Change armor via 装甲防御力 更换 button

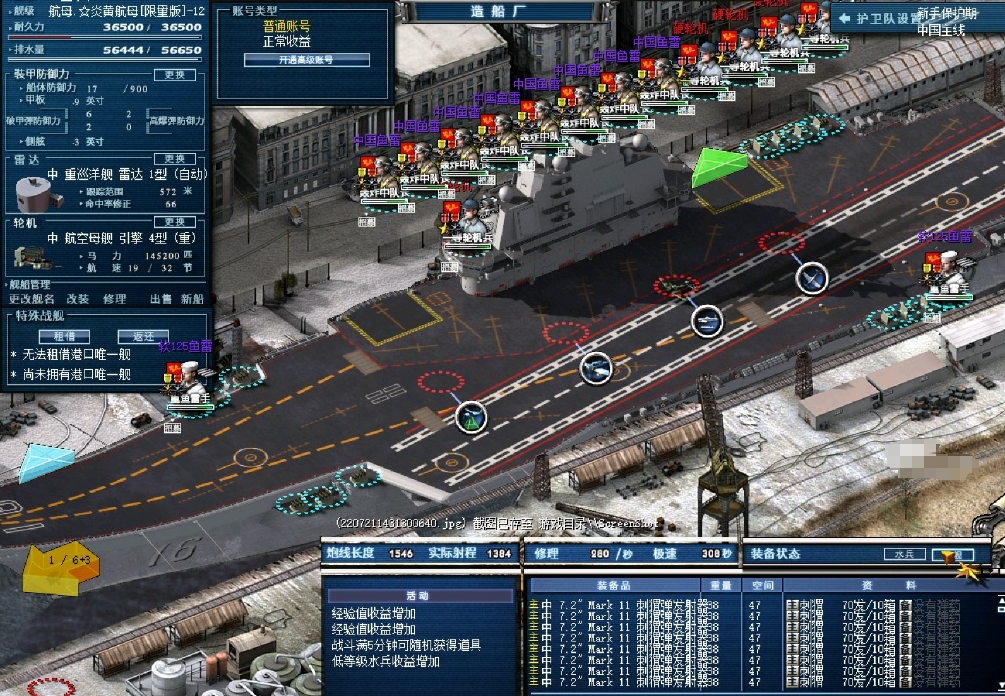pos(174,75)
